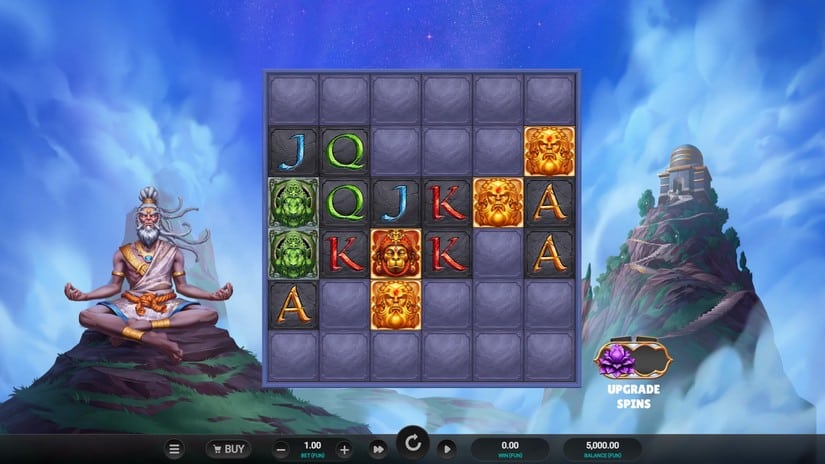The height and width of the screenshot is (464, 825).
Task: Spin the reels with the circular arrow button
Action: (411, 443)
